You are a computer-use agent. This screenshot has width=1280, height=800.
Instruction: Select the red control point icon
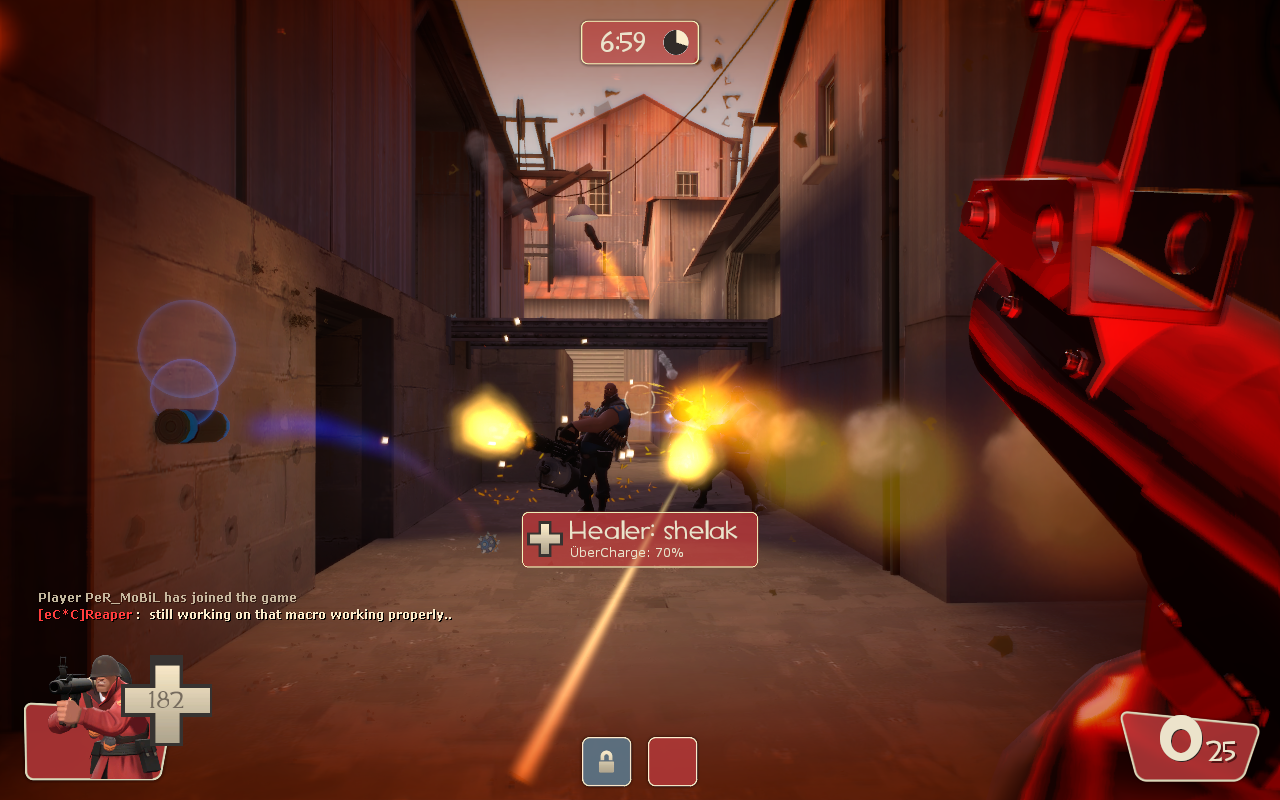(x=672, y=761)
